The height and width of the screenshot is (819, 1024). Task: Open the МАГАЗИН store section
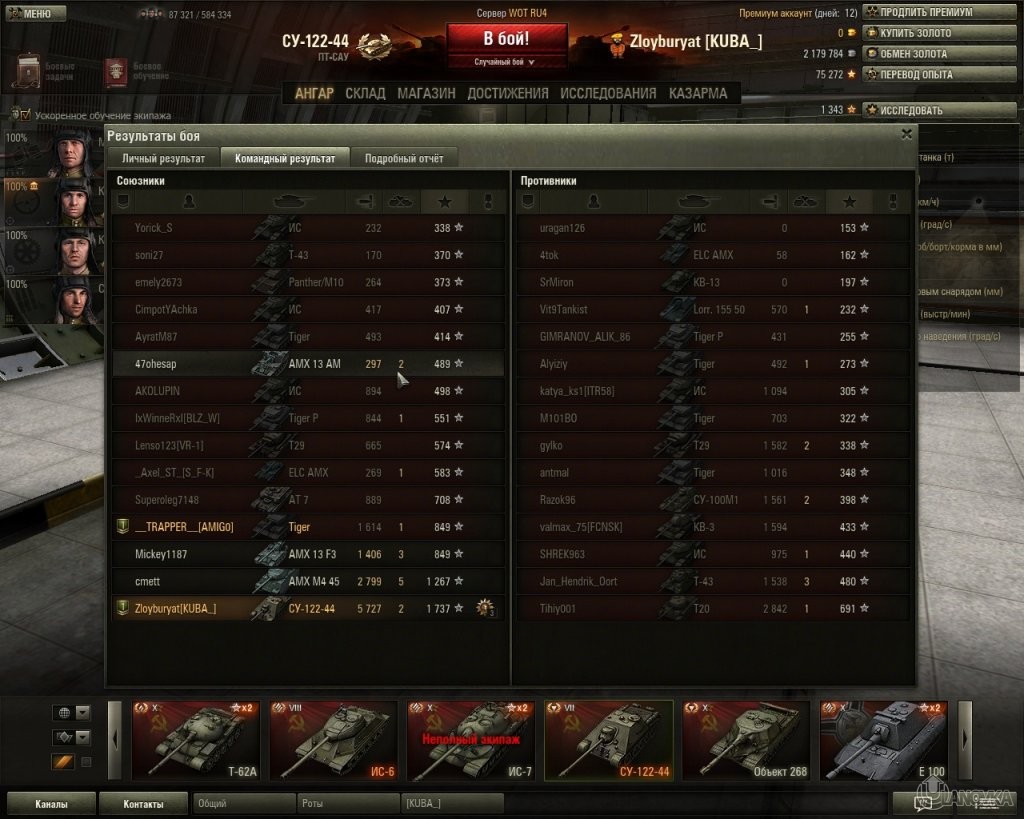(x=426, y=93)
